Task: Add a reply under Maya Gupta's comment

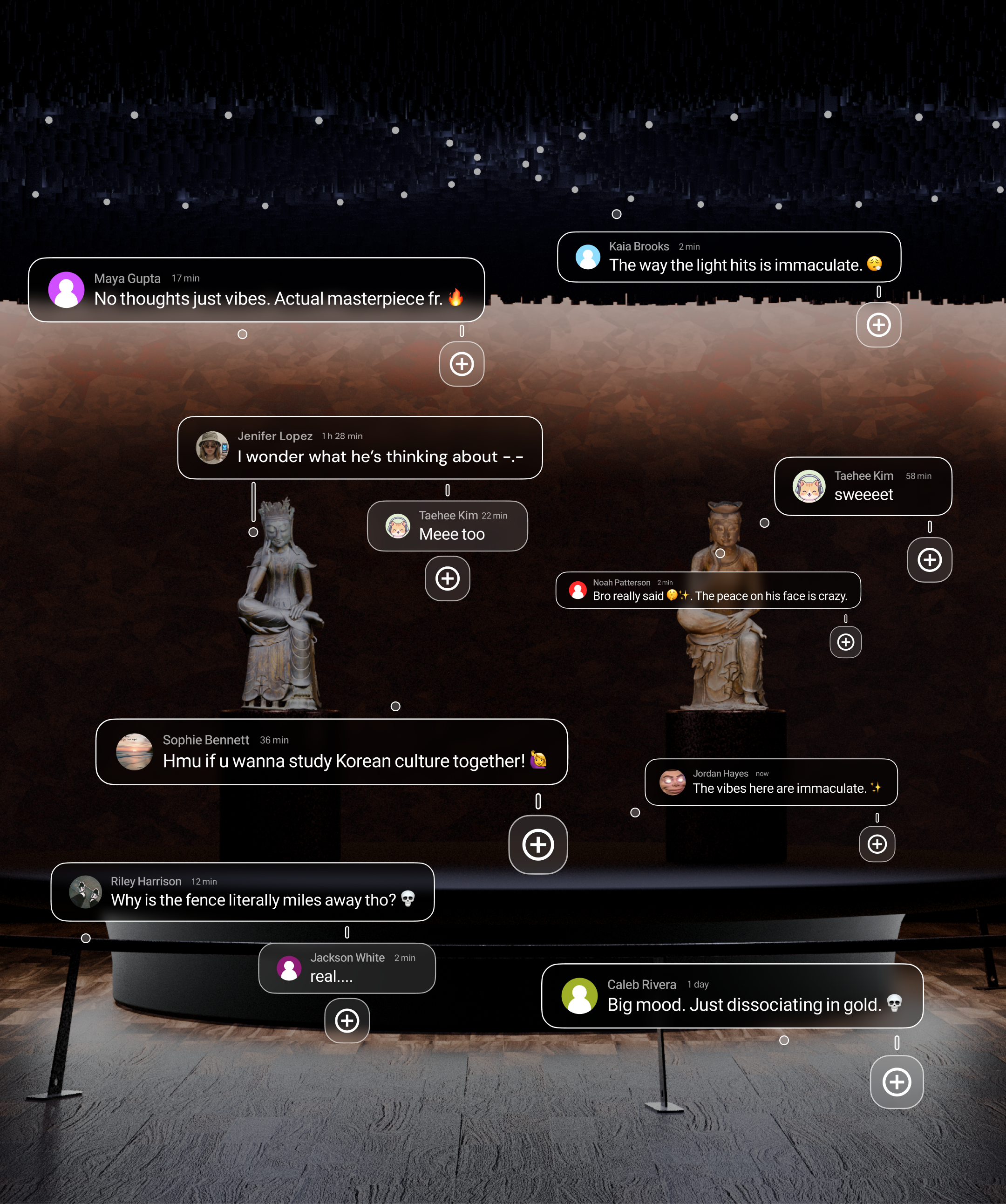Action: click(x=462, y=364)
